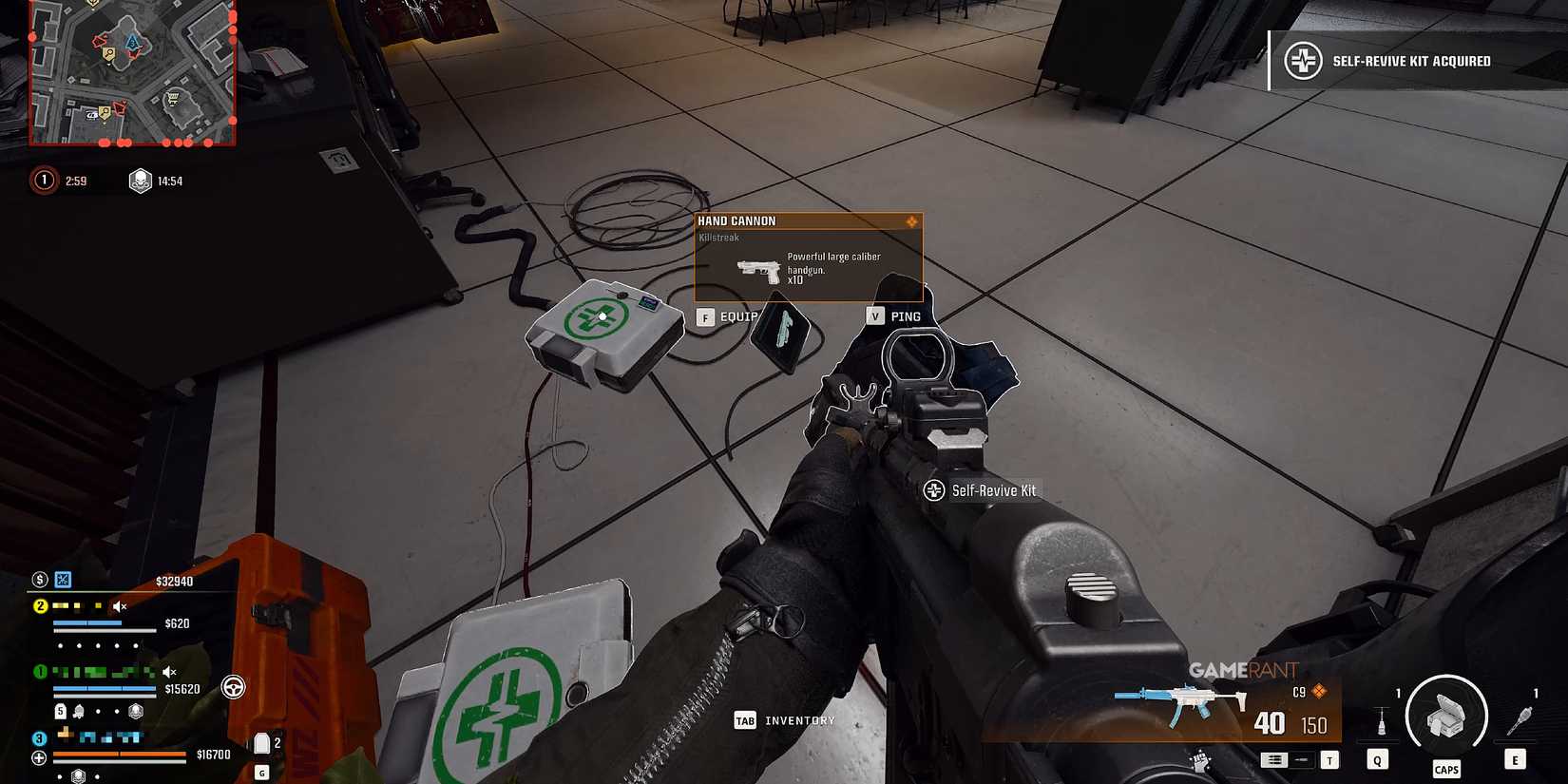Image resolution: width=1568 pixels, height=784 pixels.
Task: Click the cash dollar icon atop squad panel
Action: click(x=39, y=581)
